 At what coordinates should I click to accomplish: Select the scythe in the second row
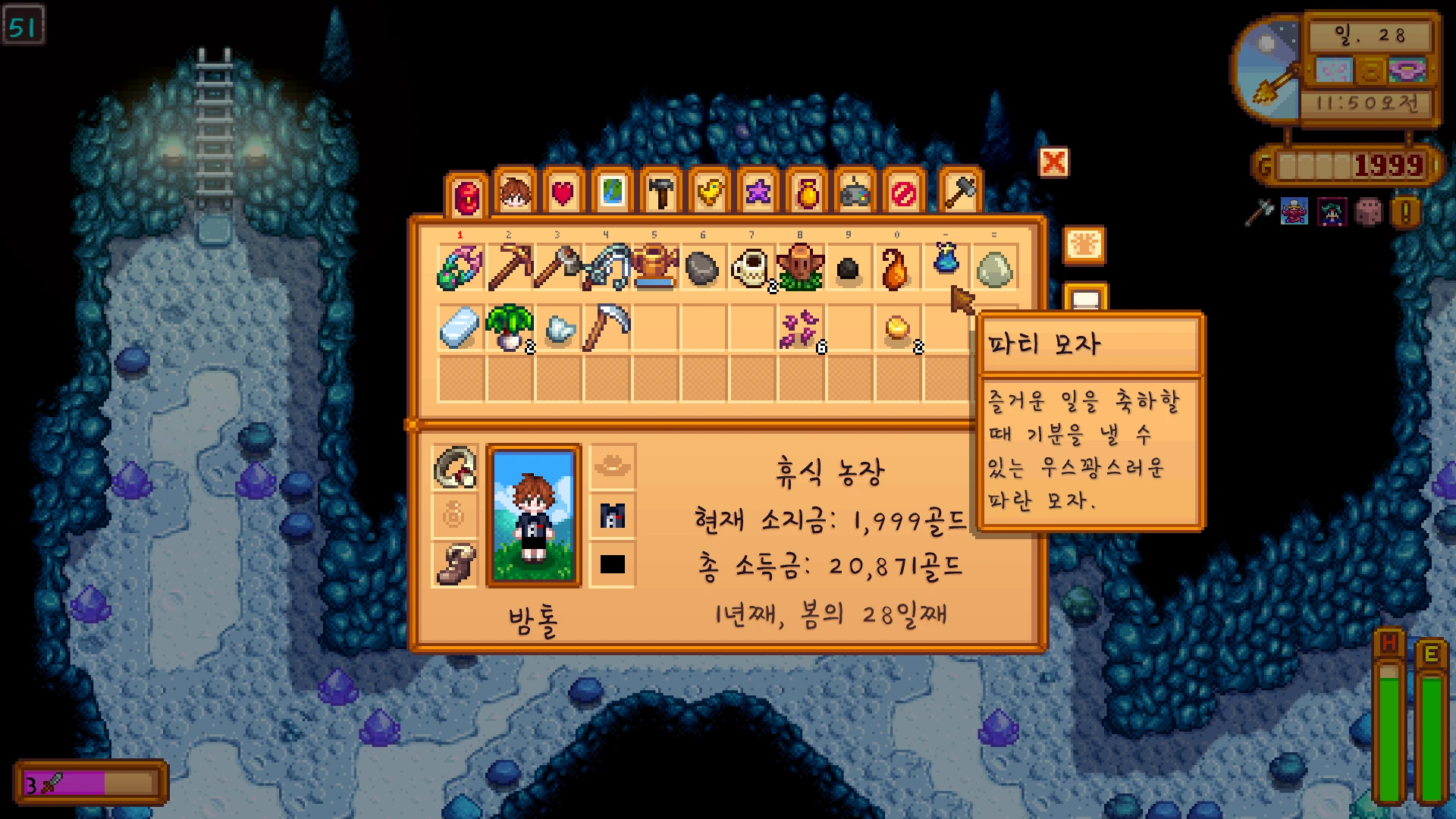(607, 328)
